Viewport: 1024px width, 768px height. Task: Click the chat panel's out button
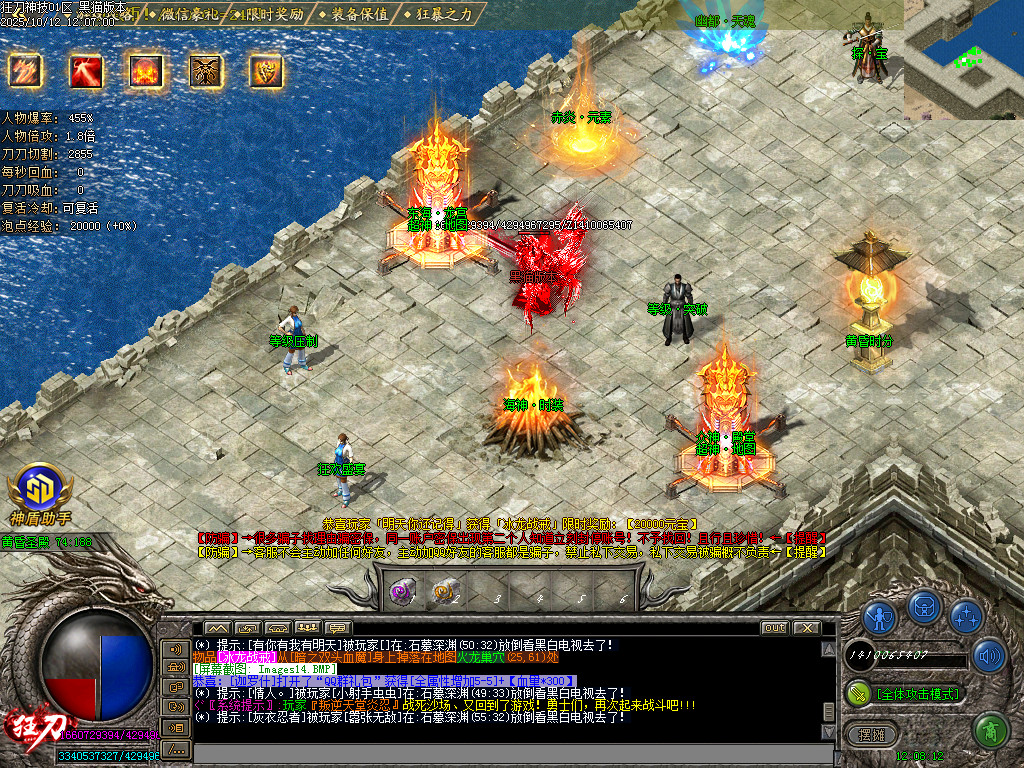(x=774, y=627)
